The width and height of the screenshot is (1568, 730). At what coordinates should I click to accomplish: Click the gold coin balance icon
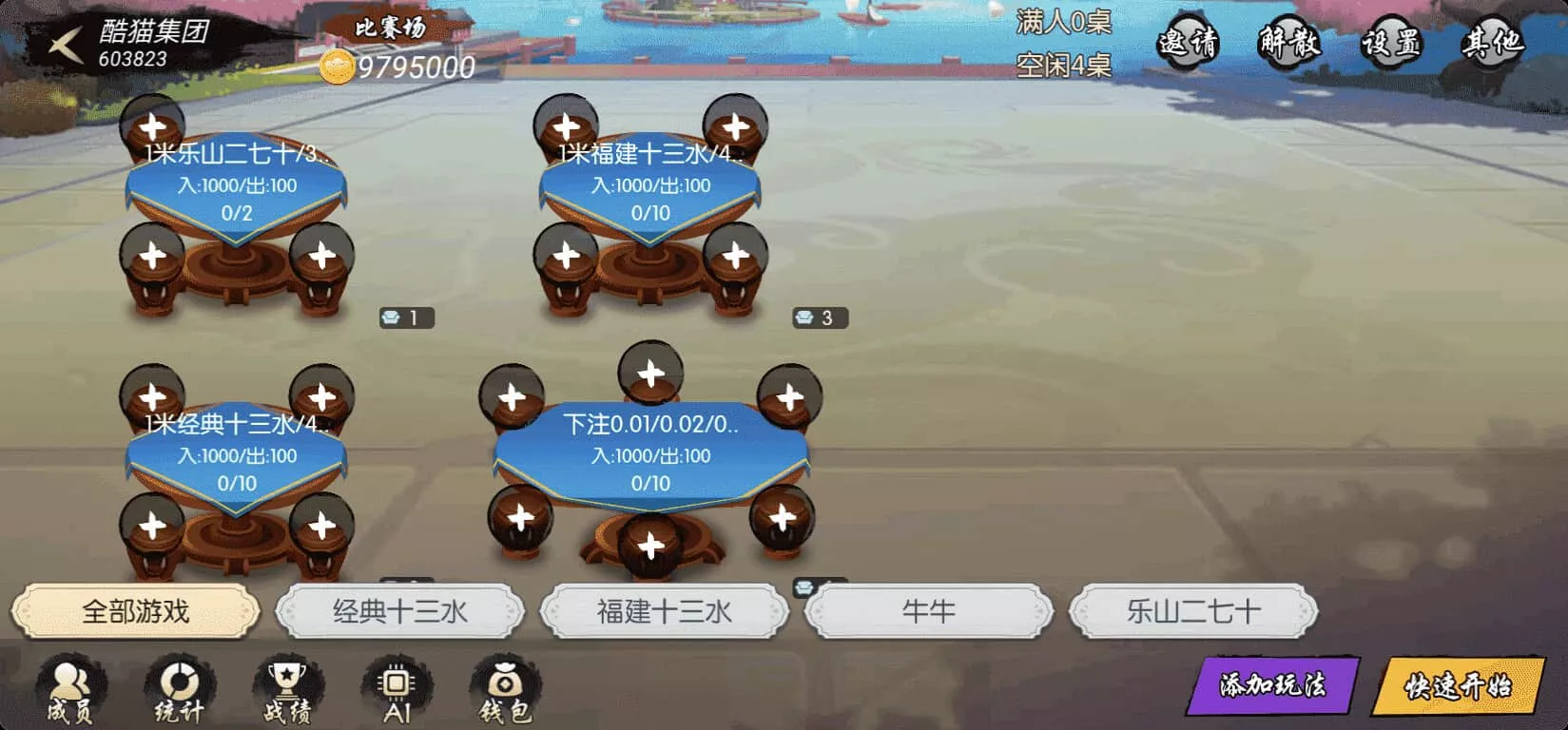(x=338, y=67)
